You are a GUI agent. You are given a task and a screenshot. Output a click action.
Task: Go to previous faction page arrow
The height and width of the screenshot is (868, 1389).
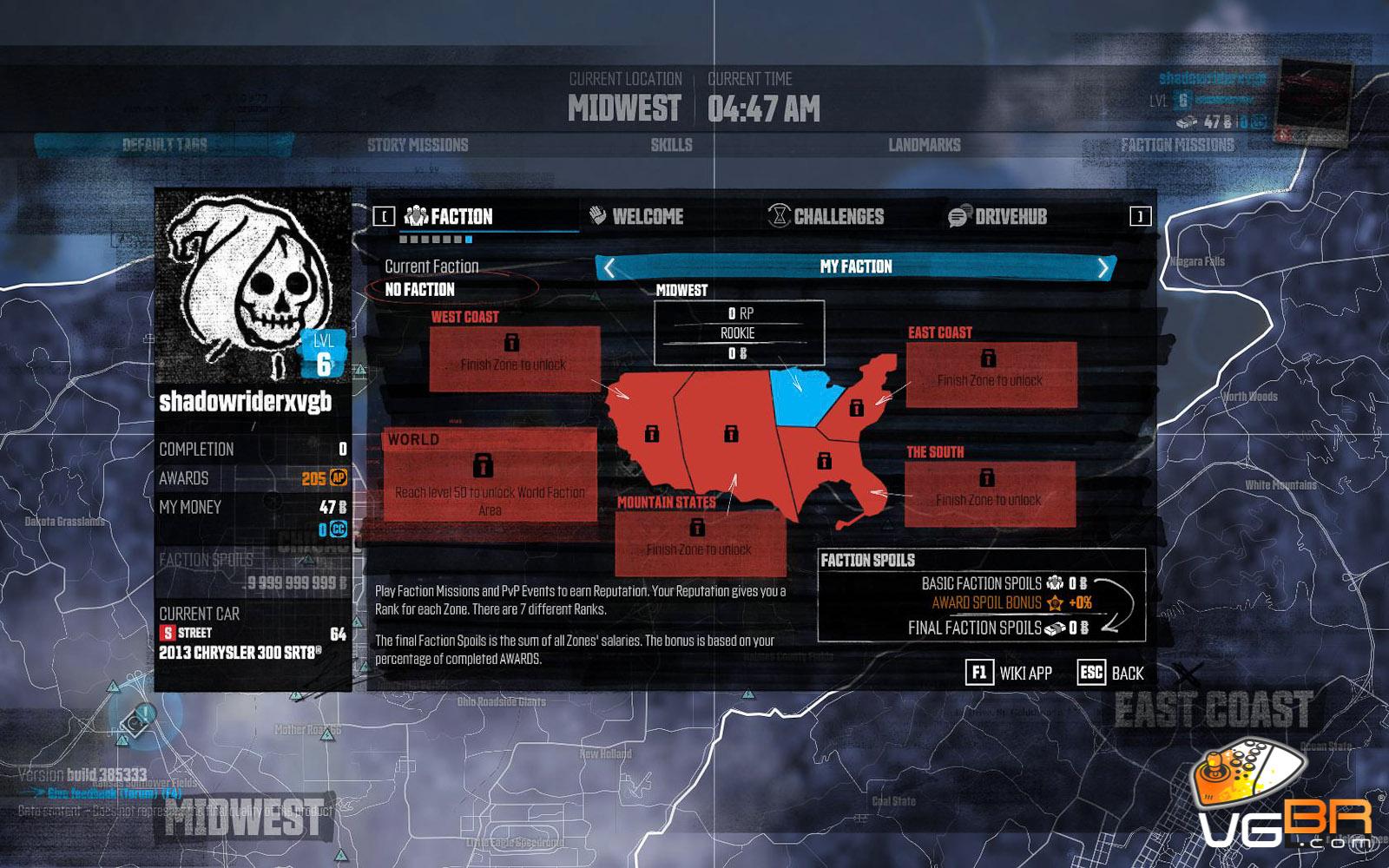609,267
